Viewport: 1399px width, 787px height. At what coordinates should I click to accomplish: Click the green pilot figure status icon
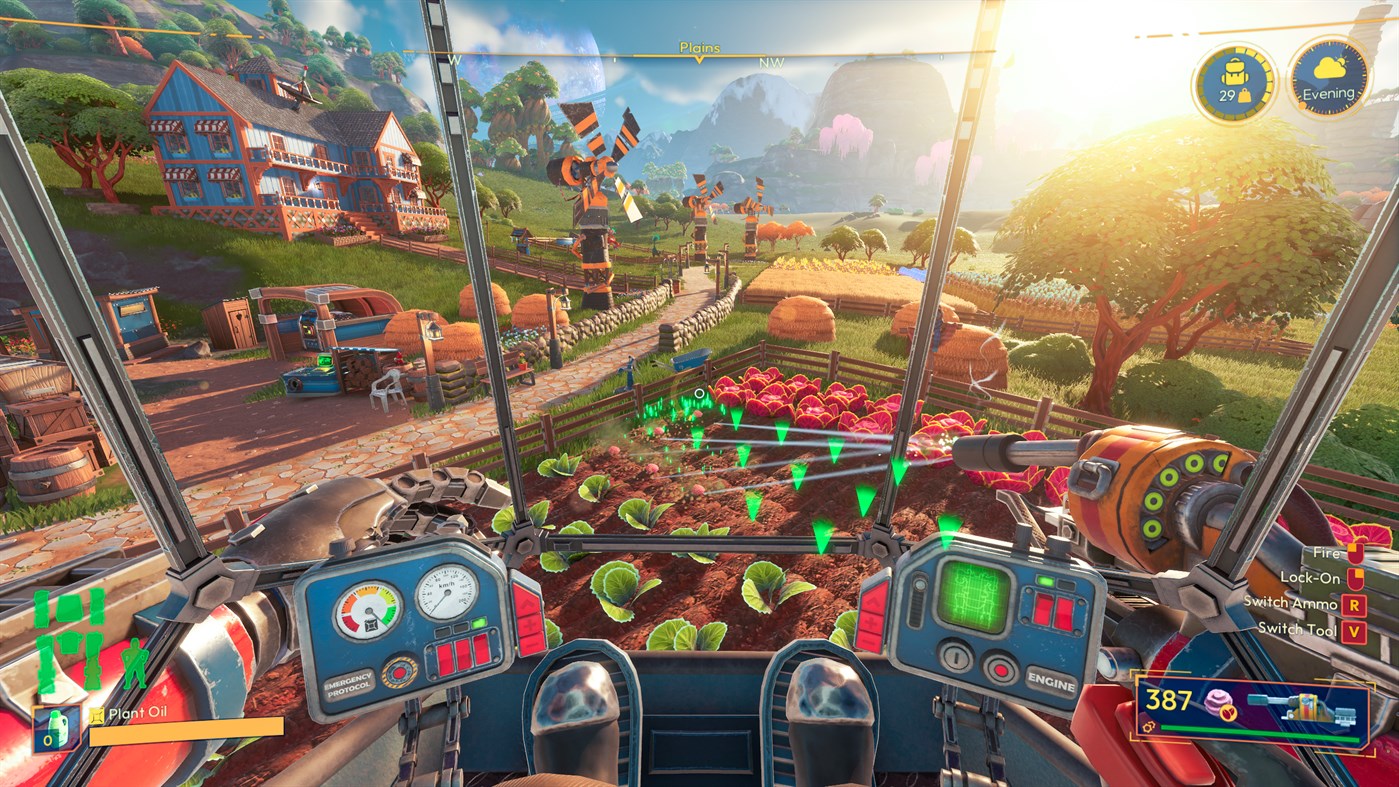click(x=135, y=666)
